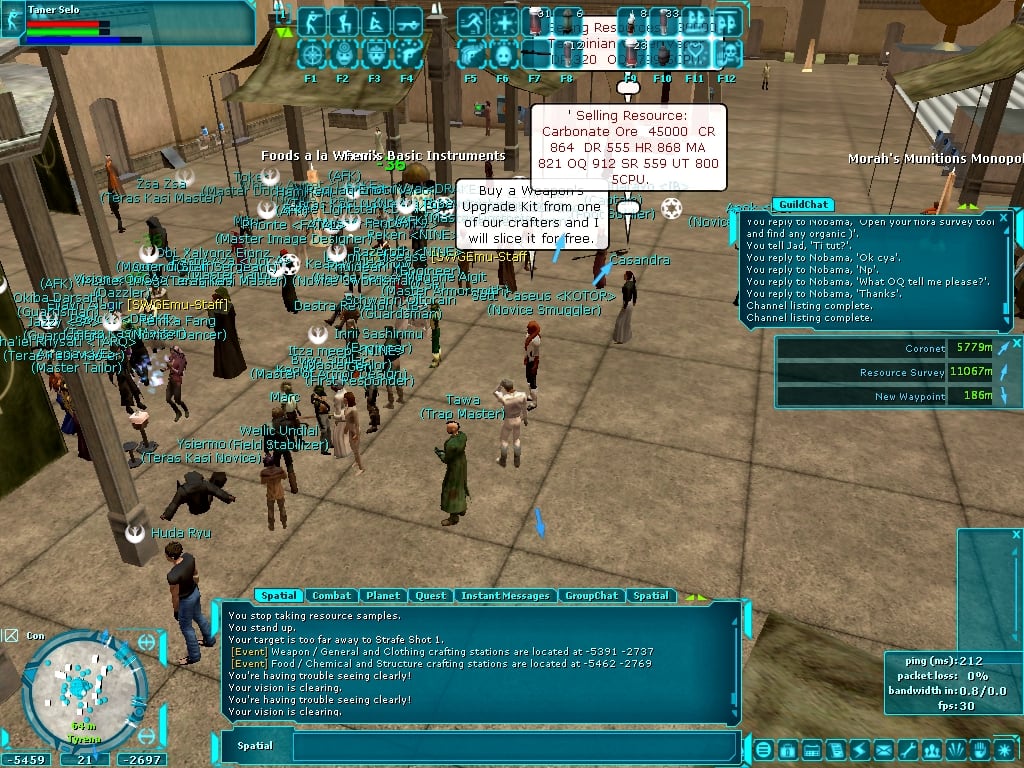Screen dimensions: 1024x768
Task: Switch to the Combat chat tab
Action: point(331,596)
